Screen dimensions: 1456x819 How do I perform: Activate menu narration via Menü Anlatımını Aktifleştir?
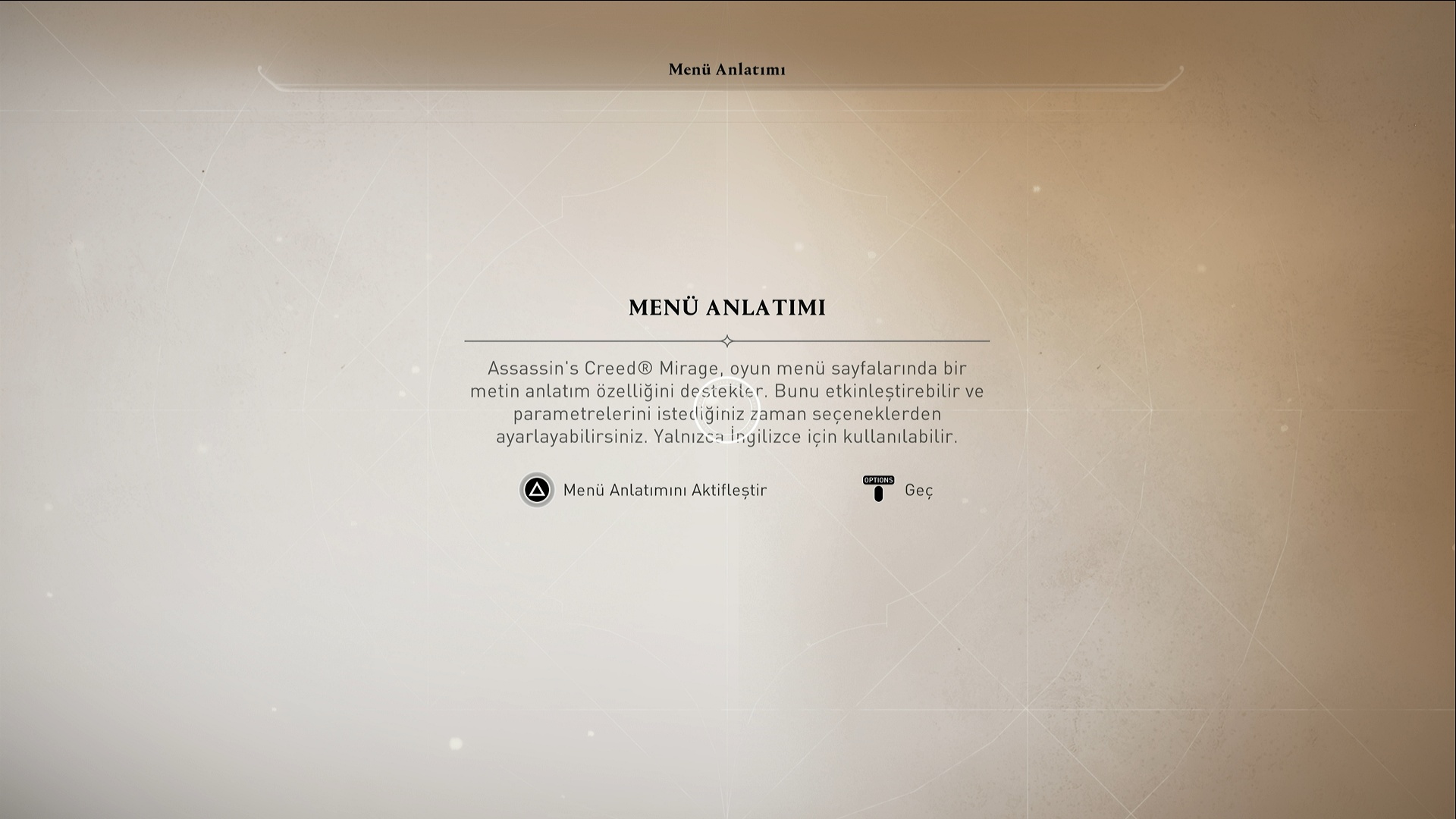[643, 490]
